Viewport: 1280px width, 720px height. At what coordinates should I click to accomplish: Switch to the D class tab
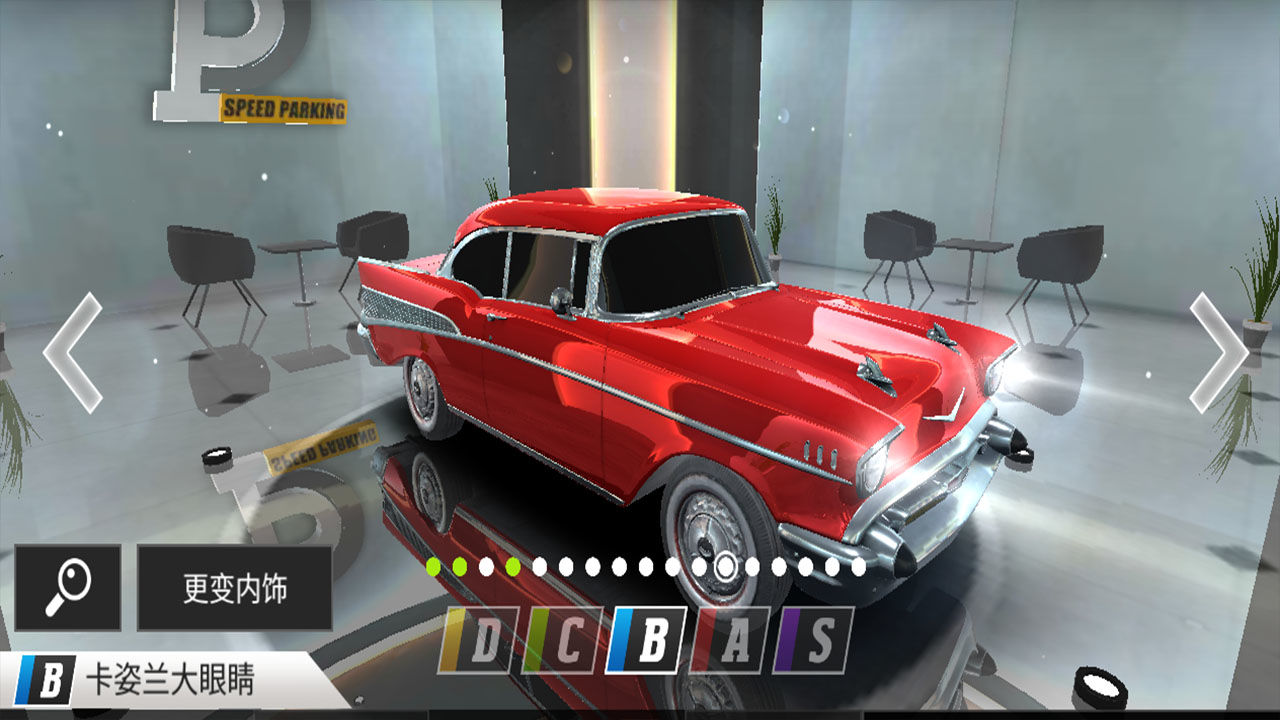coord(478,640)
